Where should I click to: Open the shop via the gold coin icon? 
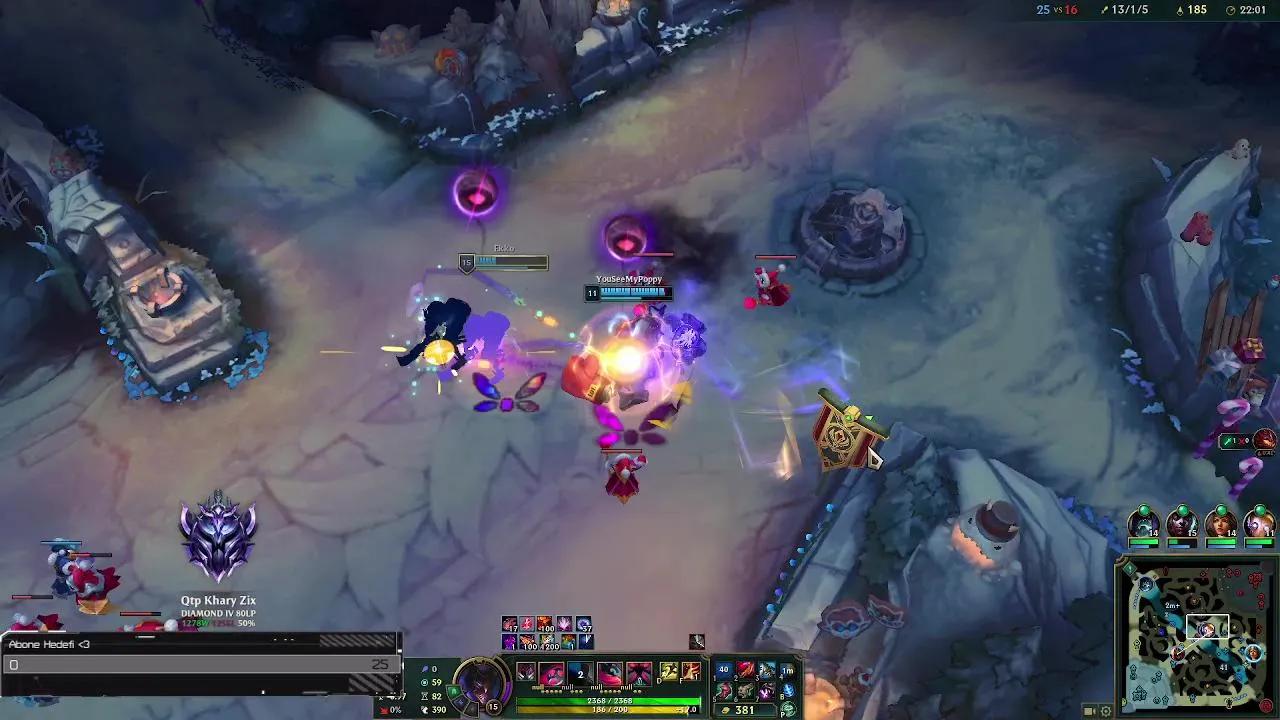(x=725, y=710)
